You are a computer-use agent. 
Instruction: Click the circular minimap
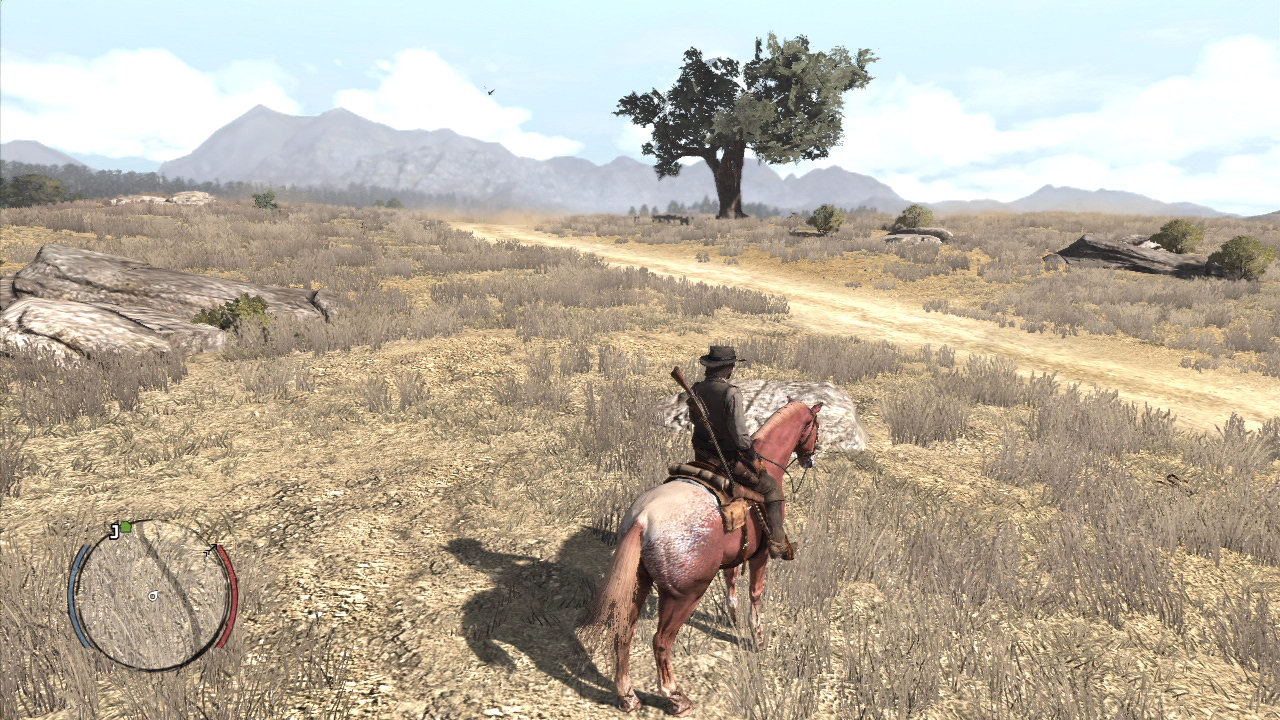pos(152,596)
